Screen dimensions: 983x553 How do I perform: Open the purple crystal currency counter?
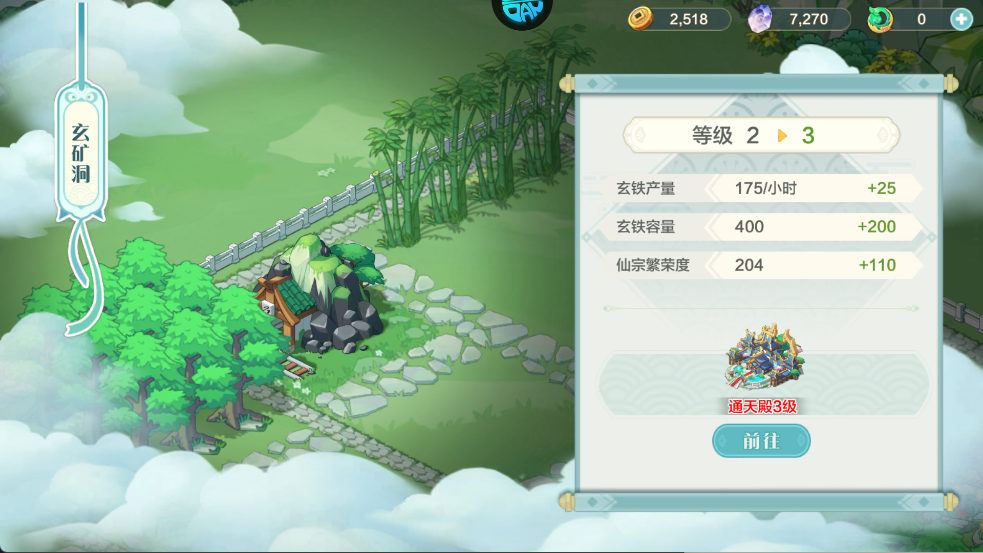(799, 19)
